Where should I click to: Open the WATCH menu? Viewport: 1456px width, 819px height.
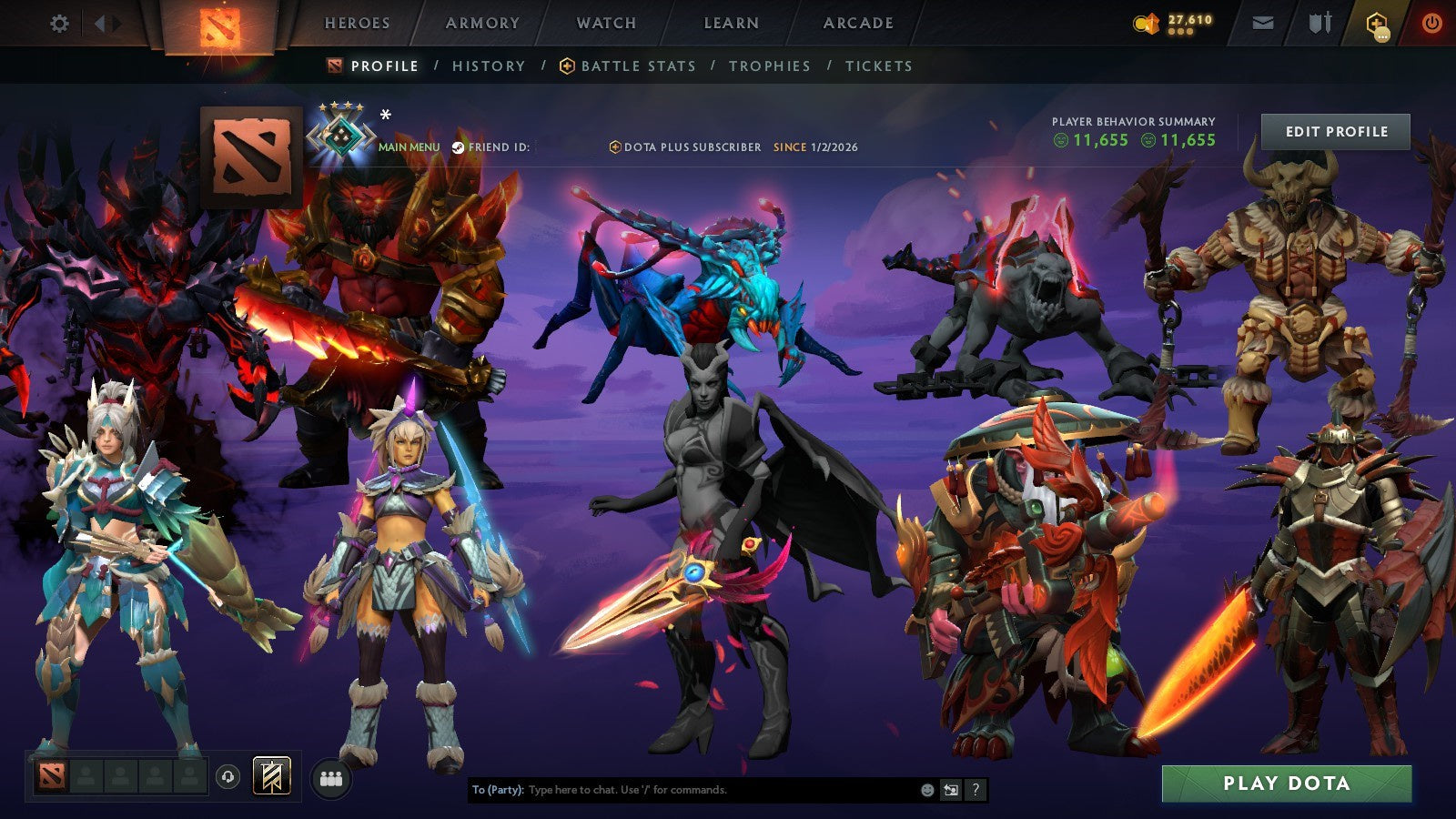pos(605,24)
